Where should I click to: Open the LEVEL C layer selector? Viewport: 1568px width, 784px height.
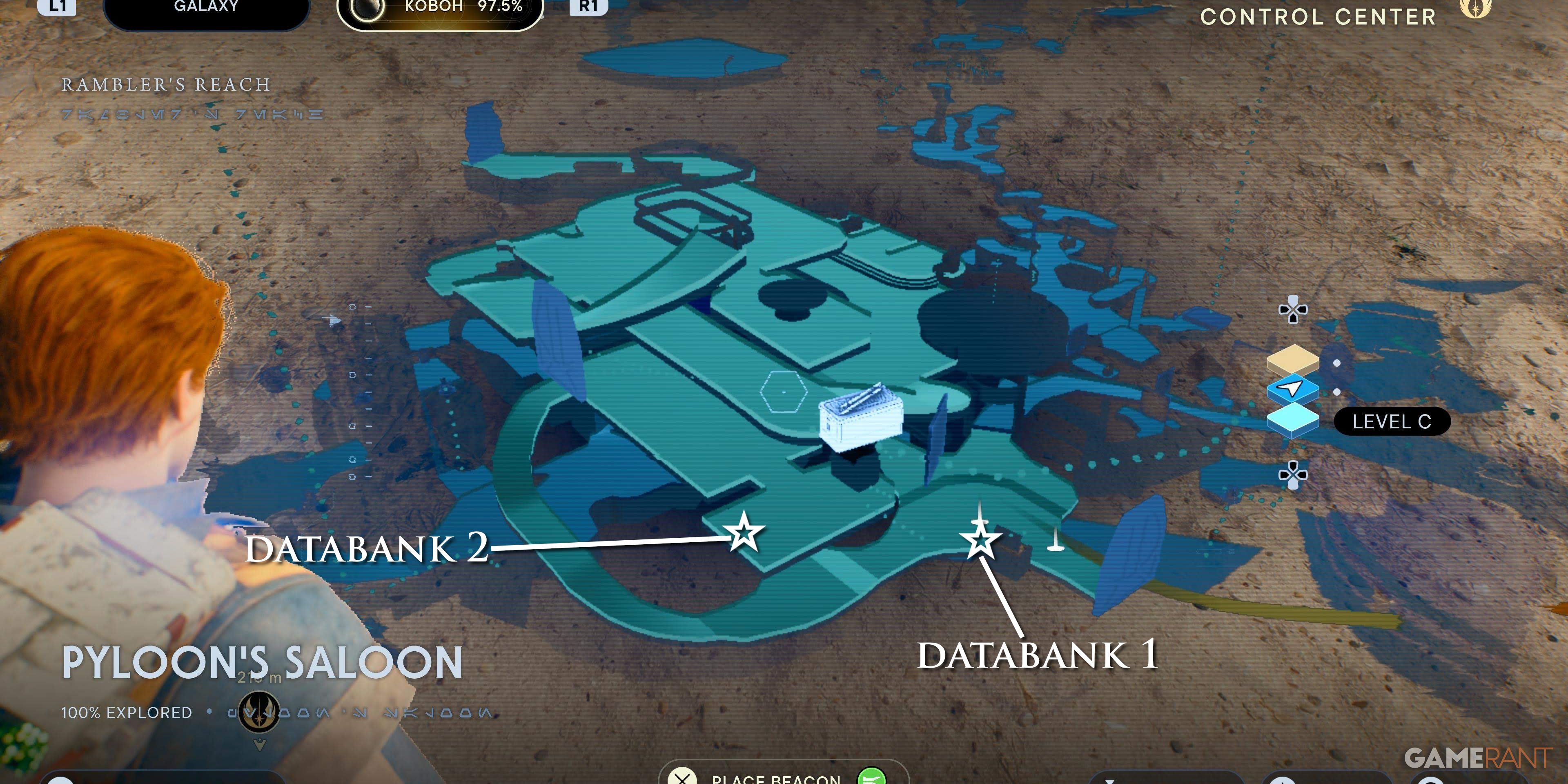click(x=1393, y=422)
